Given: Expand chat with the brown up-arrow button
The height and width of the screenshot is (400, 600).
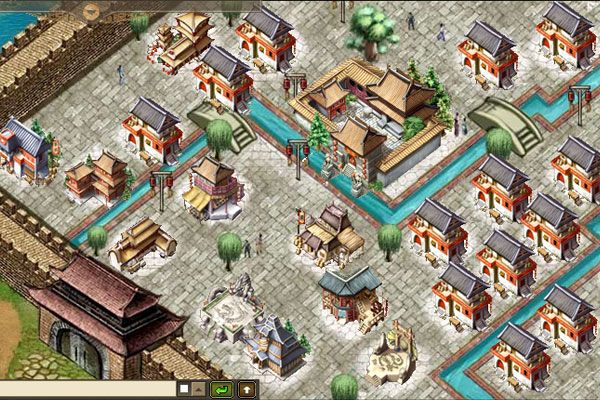Looking at the screenshot, I should (245, 388).
